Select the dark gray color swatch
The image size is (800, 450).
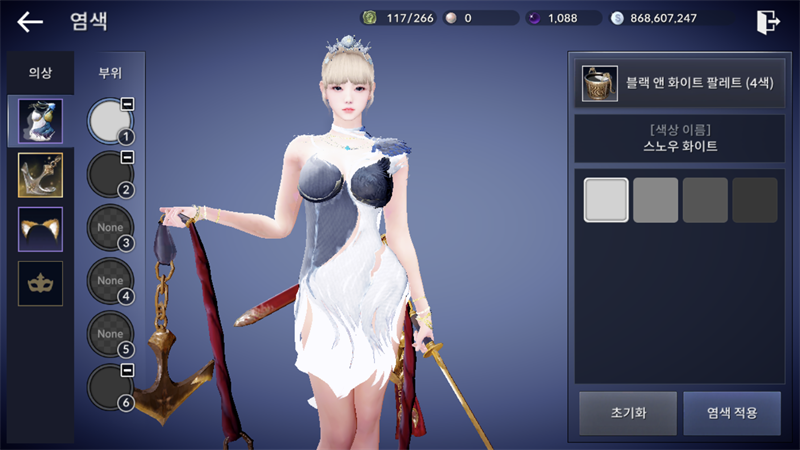pyautogui.click(x=705, y=200)
